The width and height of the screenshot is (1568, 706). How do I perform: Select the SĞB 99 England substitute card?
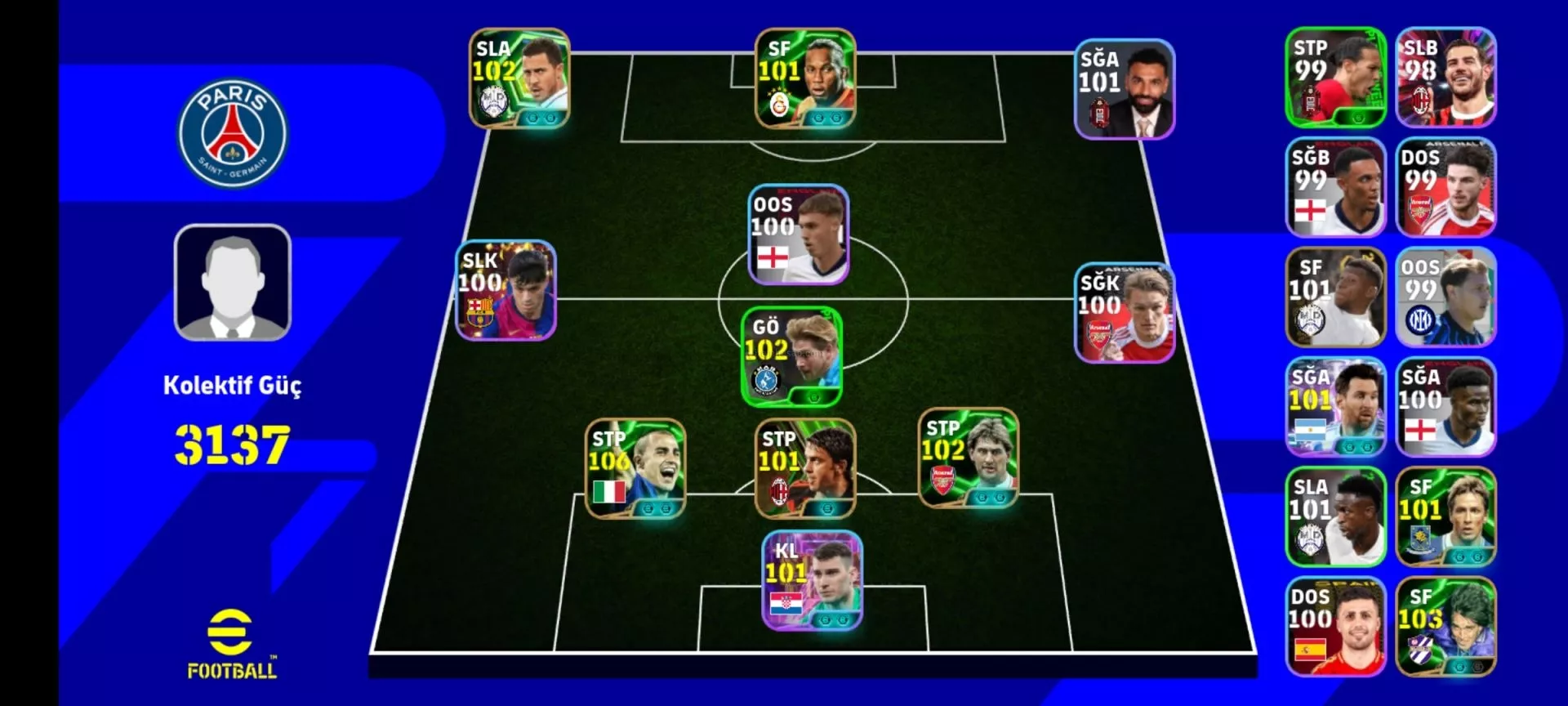[x=1335, y=187]
